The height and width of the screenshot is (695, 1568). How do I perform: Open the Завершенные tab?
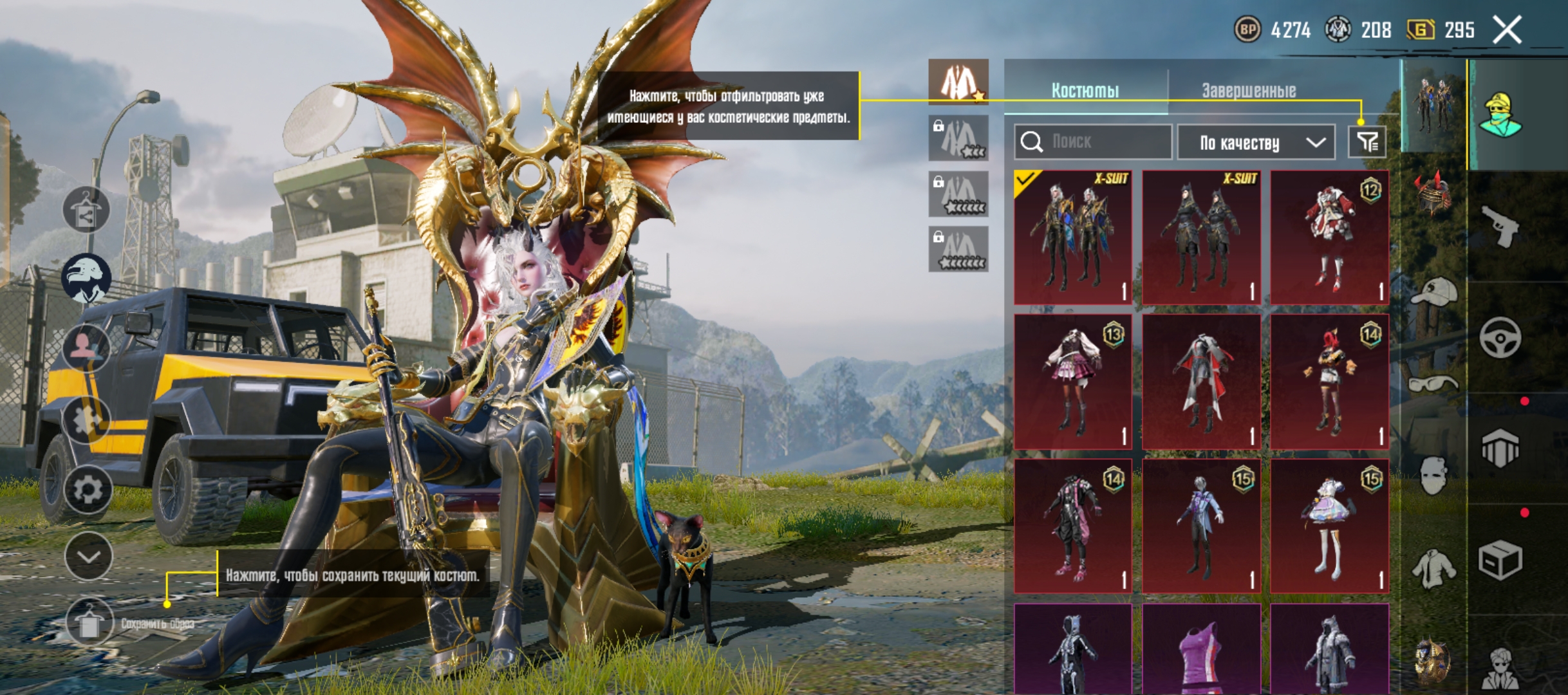pos(1249,90)
